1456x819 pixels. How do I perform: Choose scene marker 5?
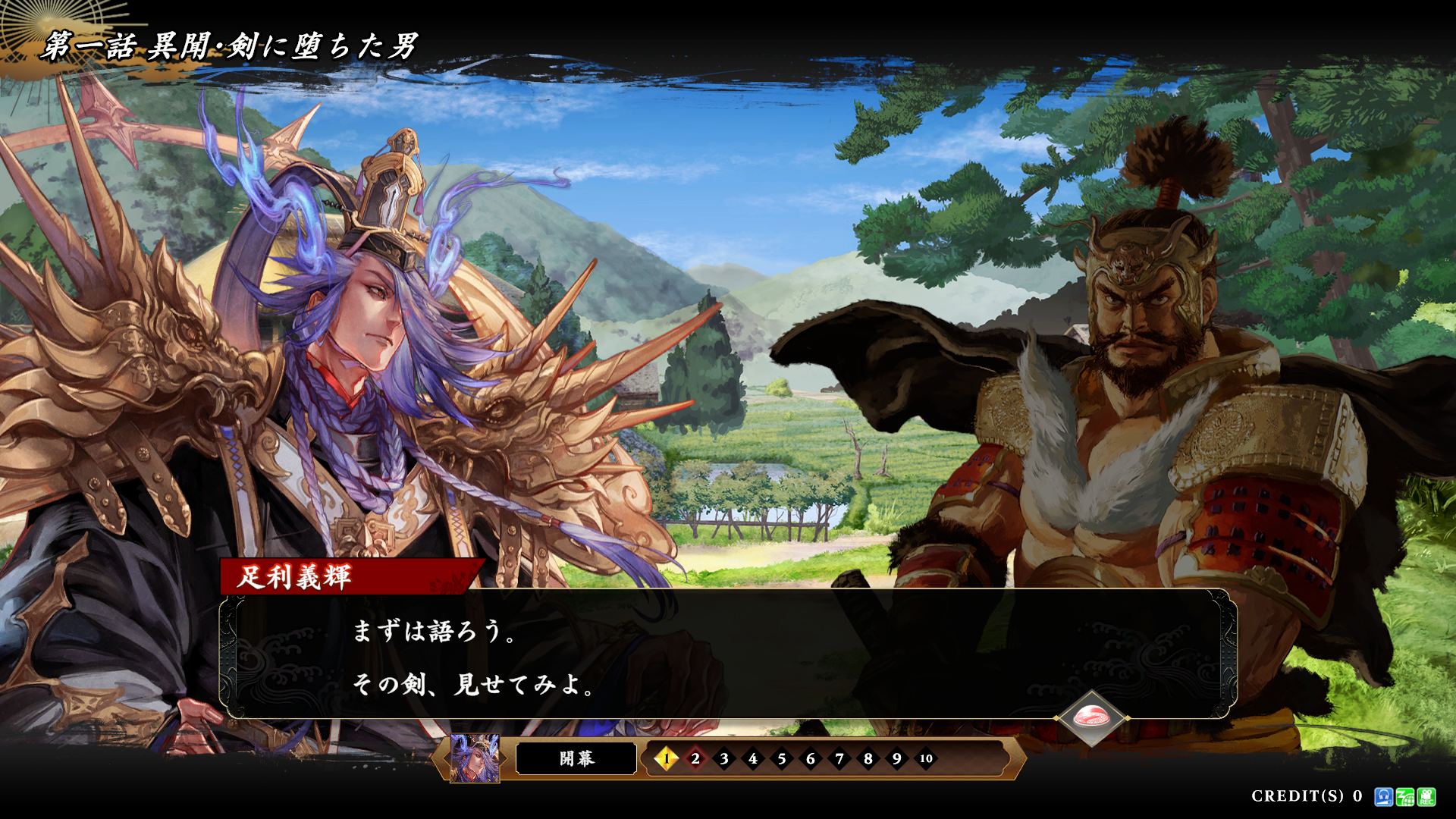pos(782,758)
